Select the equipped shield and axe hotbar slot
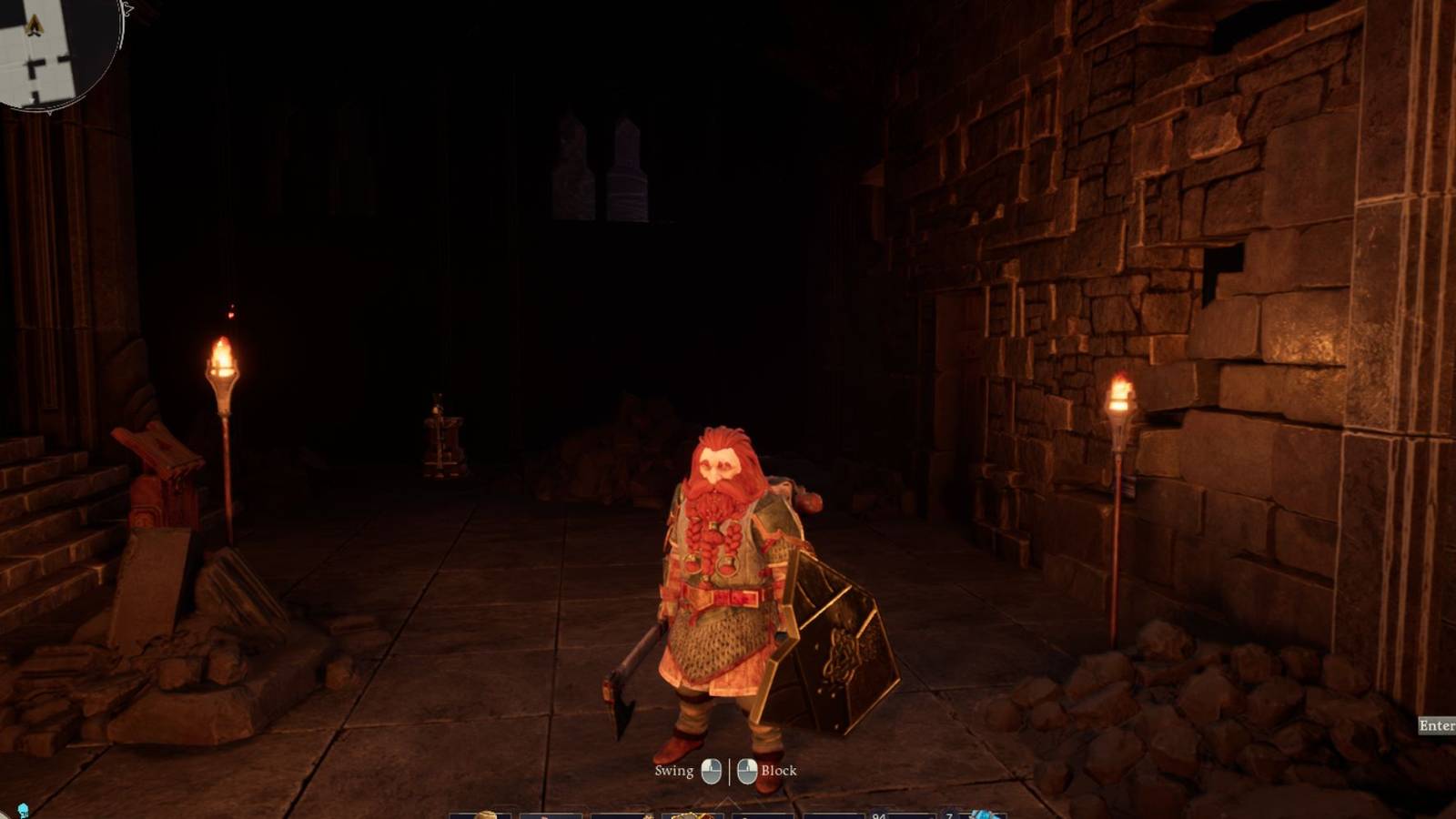This screenshot has width=1456, height=819. (x=689, y=814)
